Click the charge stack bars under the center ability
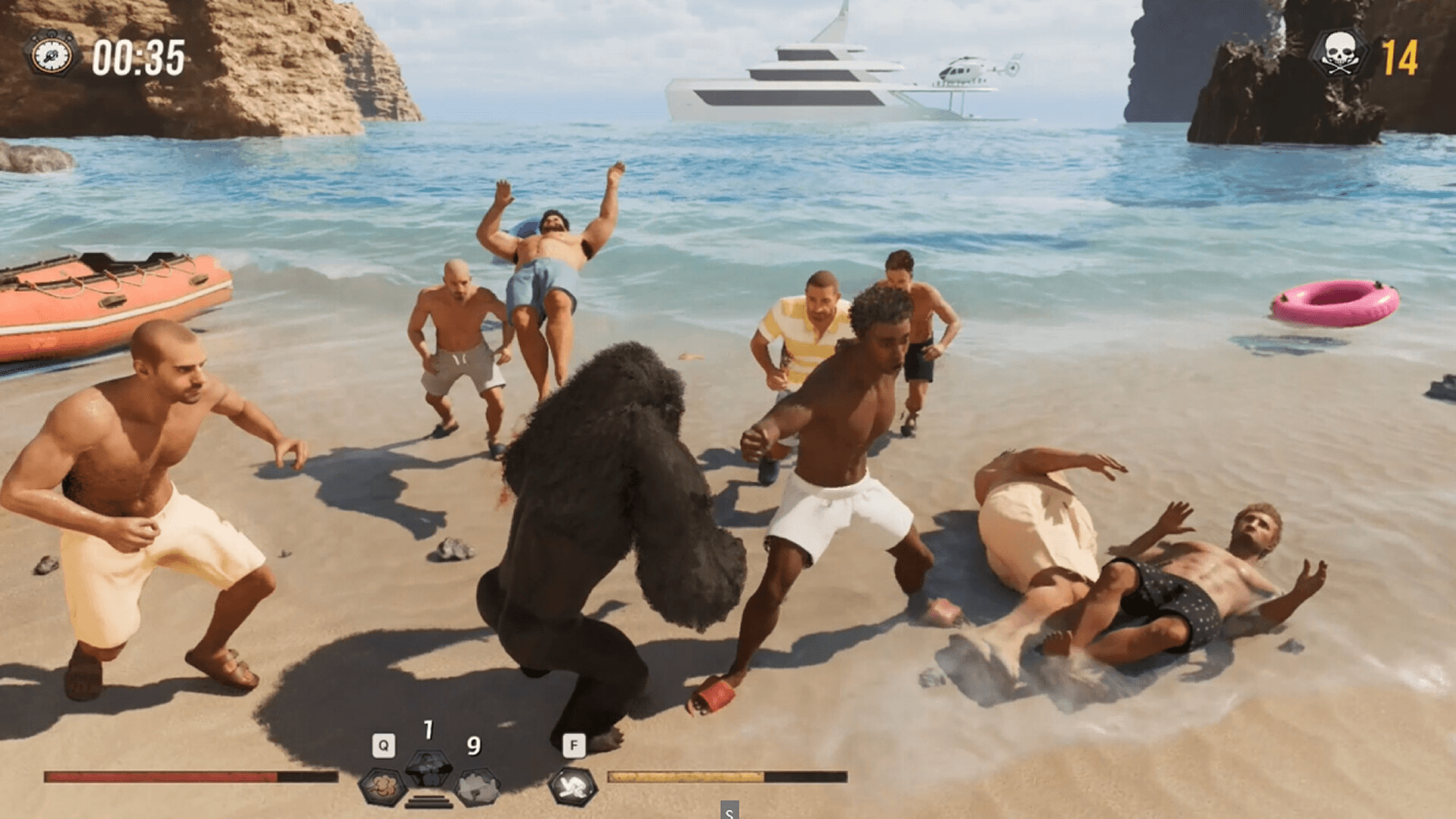 point(428,801)
